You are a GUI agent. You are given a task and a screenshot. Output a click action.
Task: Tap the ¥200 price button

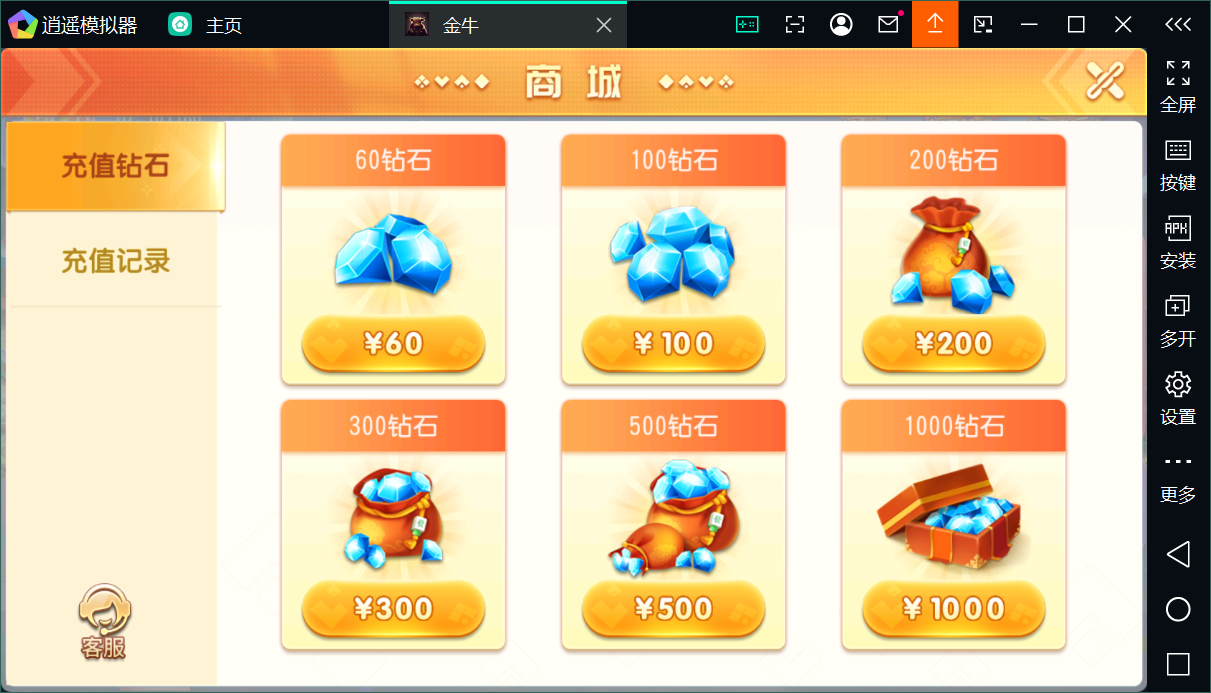click(953, 344)
